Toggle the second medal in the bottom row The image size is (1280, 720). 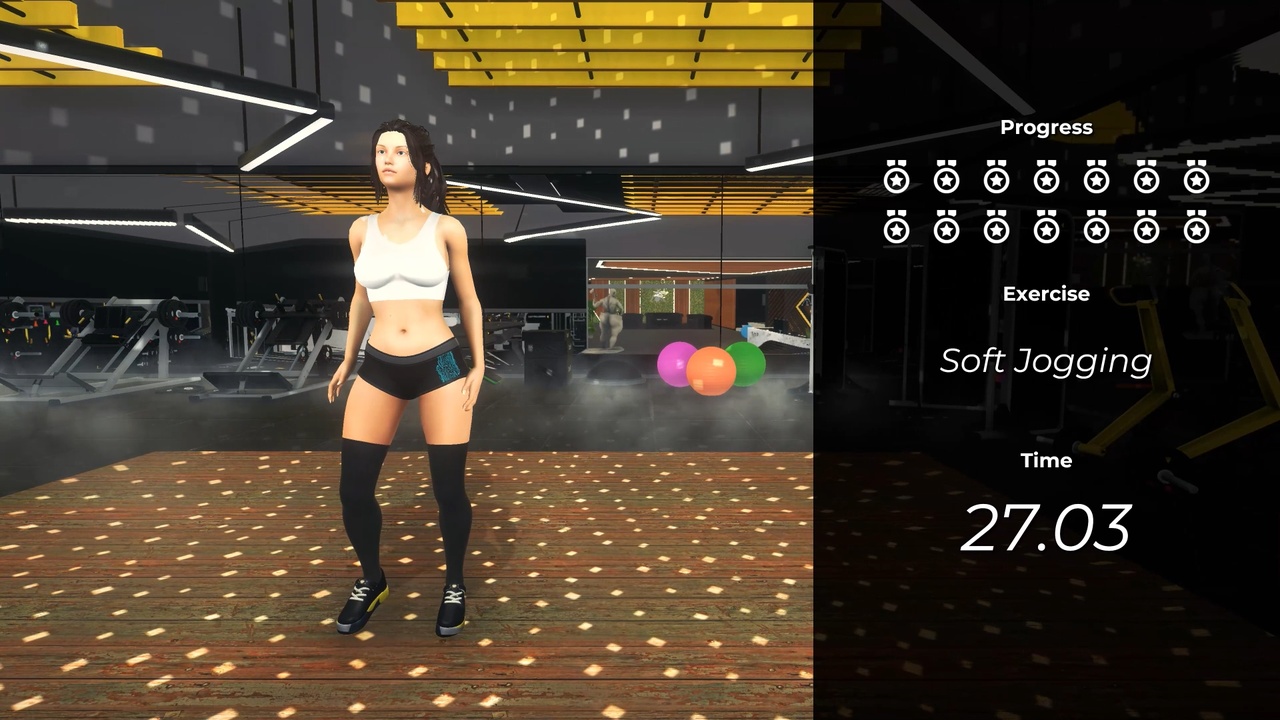pyautogui.click(x=946, y=229)
